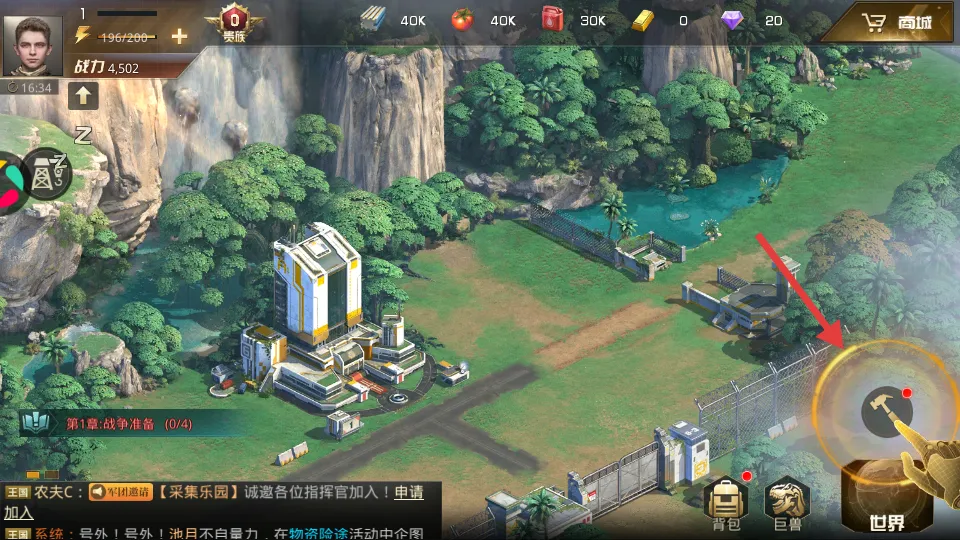
Task: Select the gold bar resource
Action: (646, 20)
